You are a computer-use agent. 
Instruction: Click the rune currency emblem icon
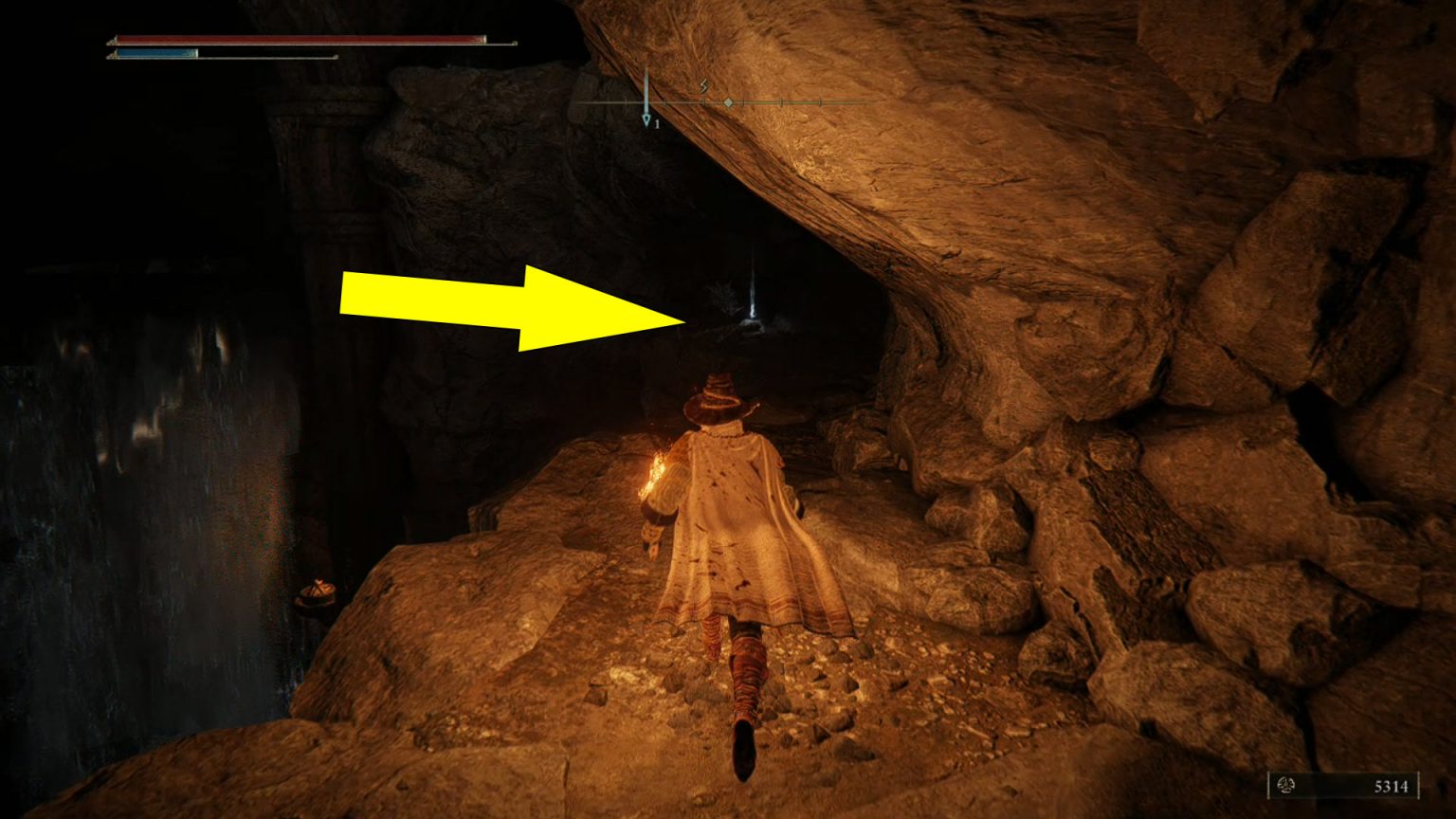pyautogui.click(x=1285, y=785)
